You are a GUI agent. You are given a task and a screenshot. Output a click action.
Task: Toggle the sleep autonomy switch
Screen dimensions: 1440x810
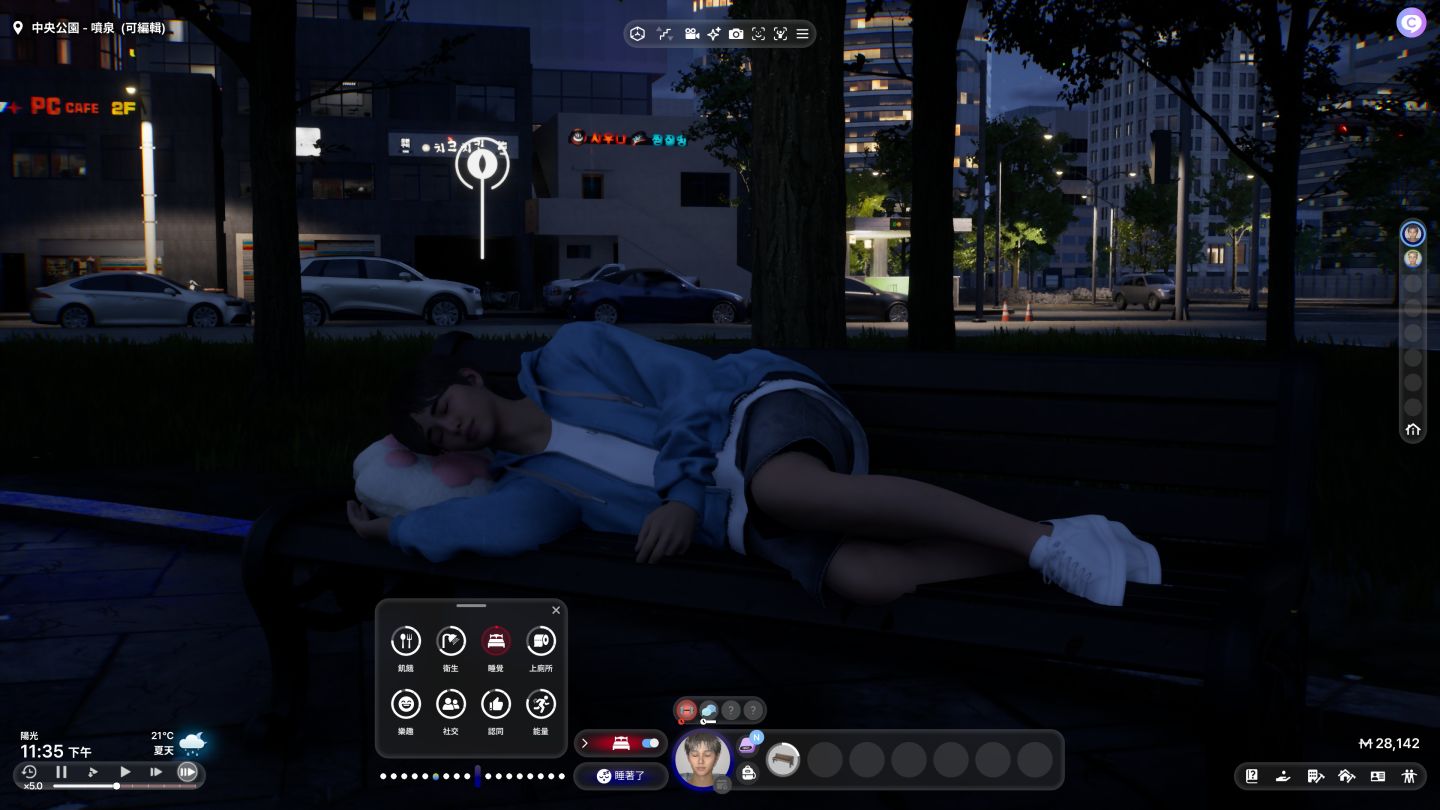tap(650, 743)
